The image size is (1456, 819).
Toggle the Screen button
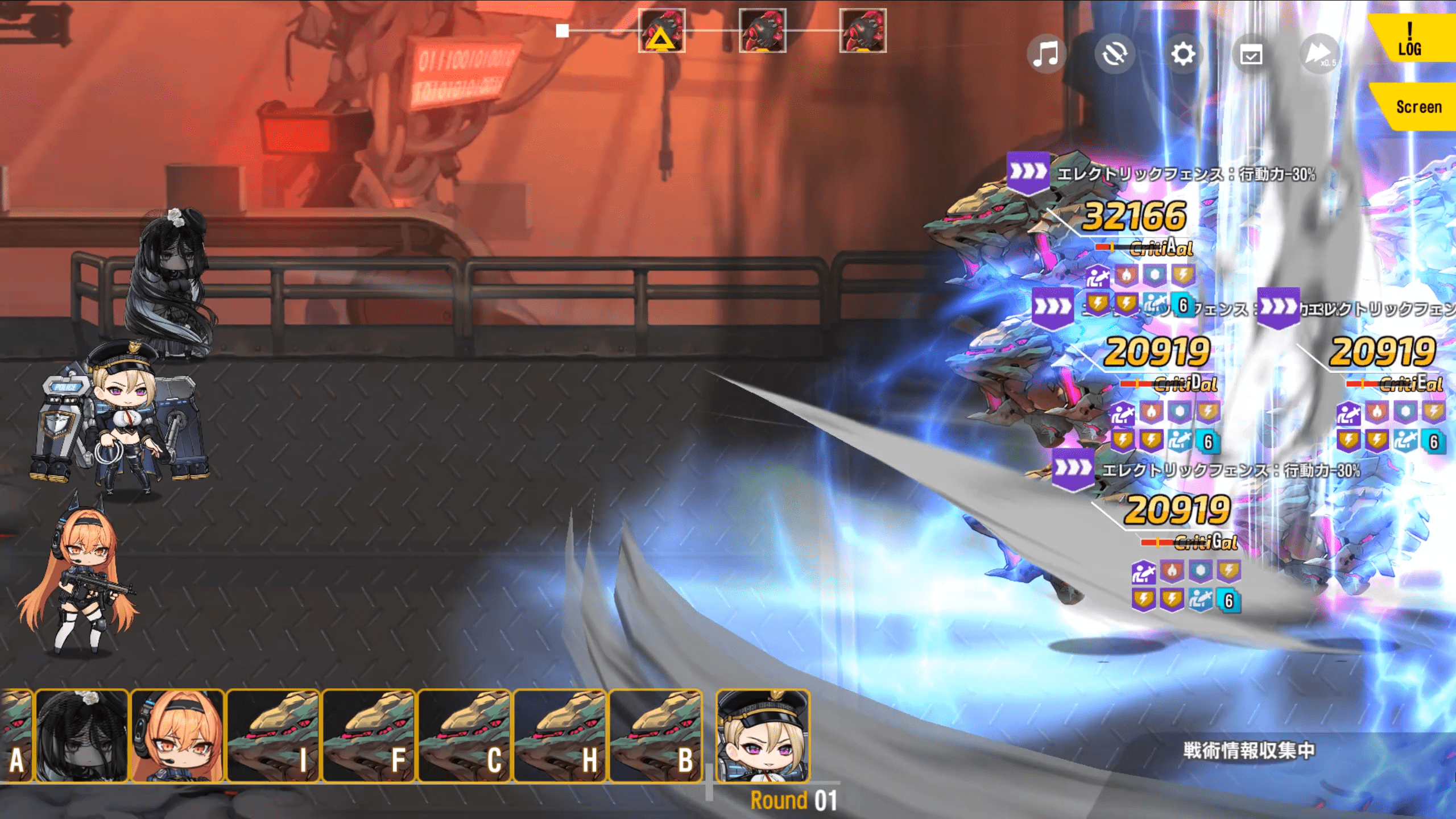pyautogui.click(x=1418, y=107)
